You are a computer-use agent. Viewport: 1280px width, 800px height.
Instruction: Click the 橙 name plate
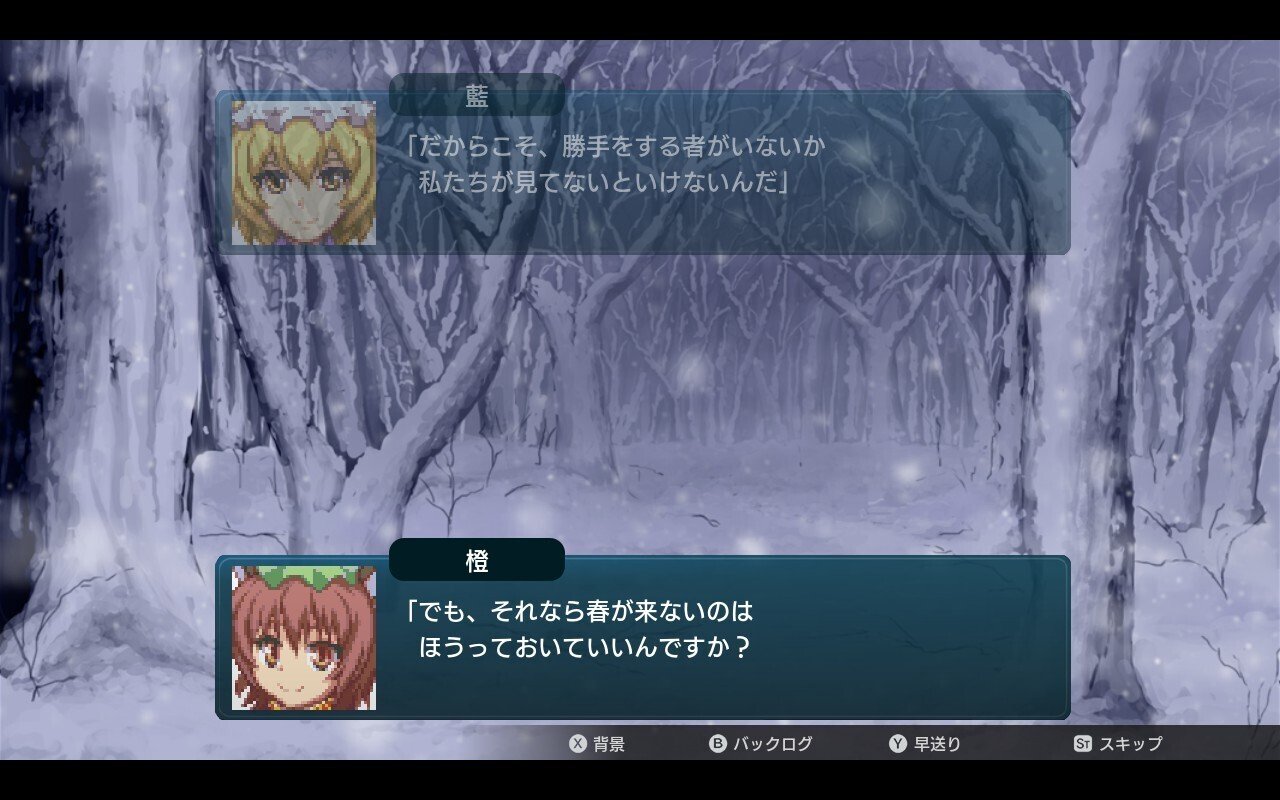pos(477,560)
